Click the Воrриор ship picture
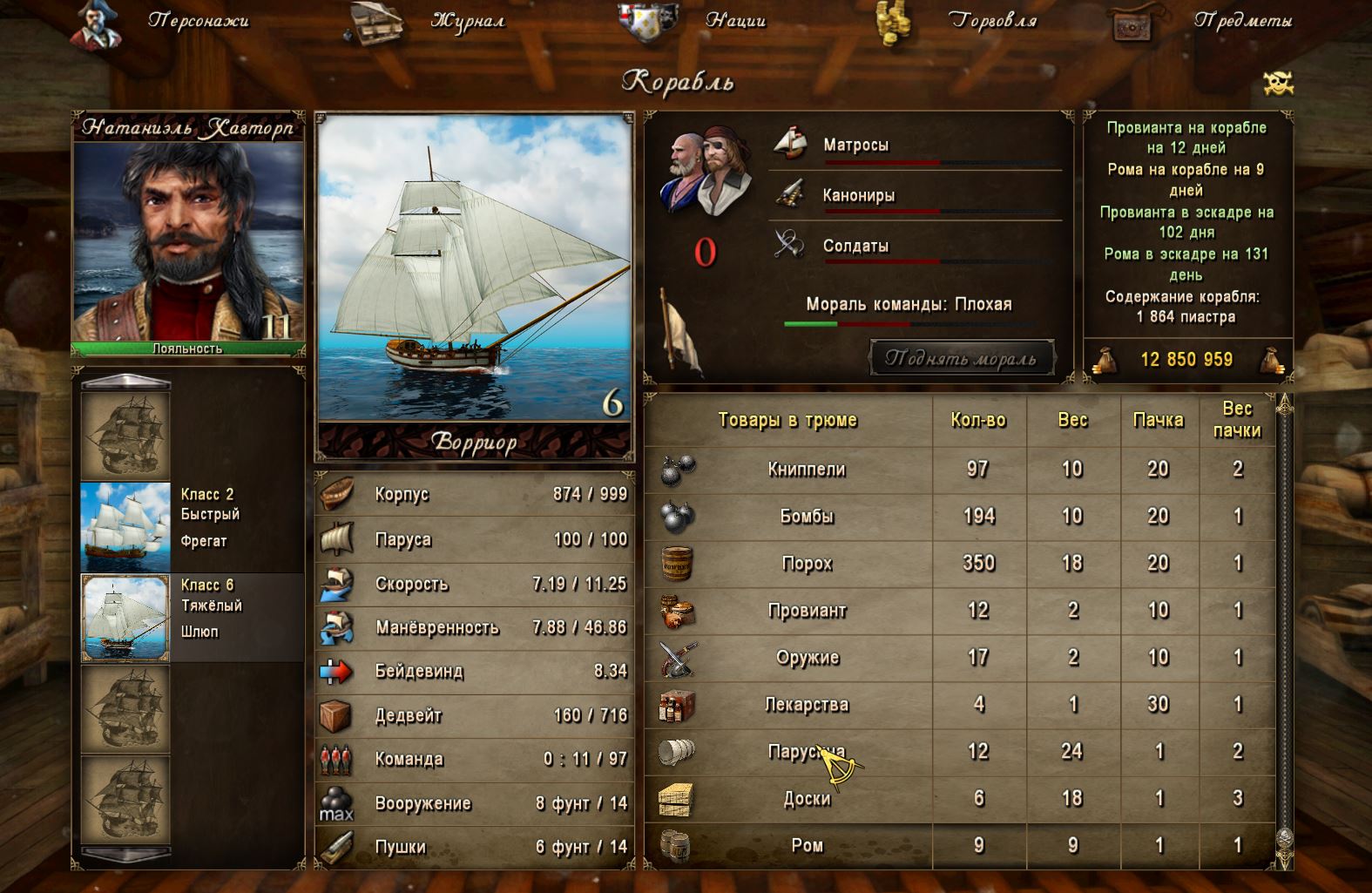This screenshot has width=1372, height=893. tap(474, 267)
